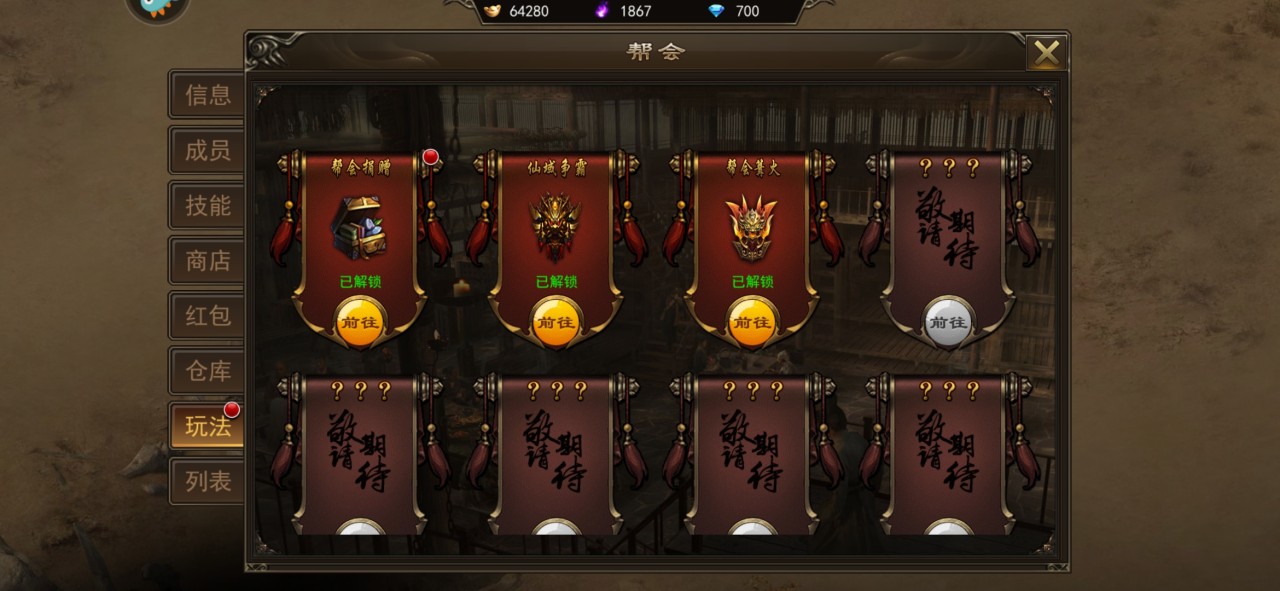Screen dimensions: 1280x591
Task: Select the 技能 skills tab
Action: 207,206
